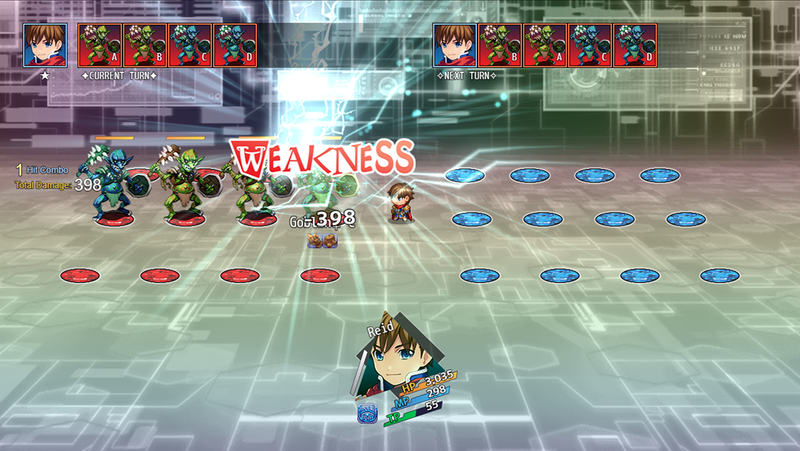800x451 pixels.
Task: Click Reid's portrait in the next turn order
Action: point(454,45)
